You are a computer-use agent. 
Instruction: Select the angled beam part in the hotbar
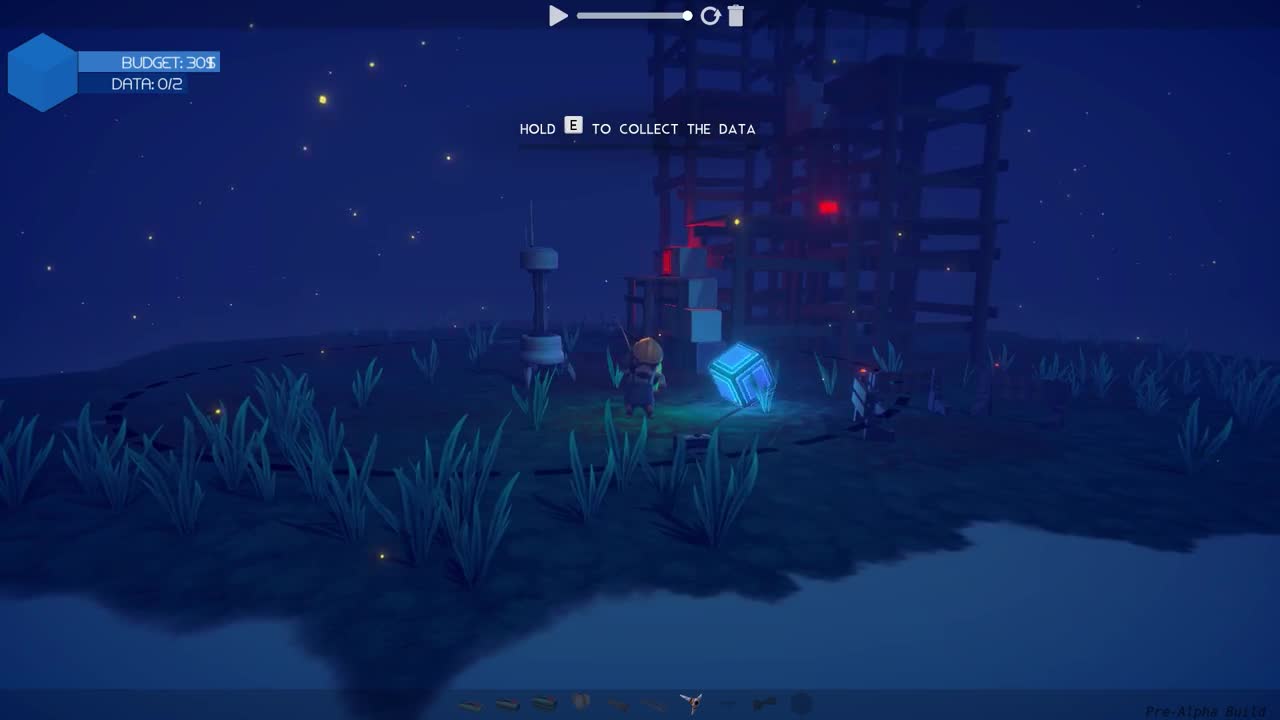click(x=652, y=703)
